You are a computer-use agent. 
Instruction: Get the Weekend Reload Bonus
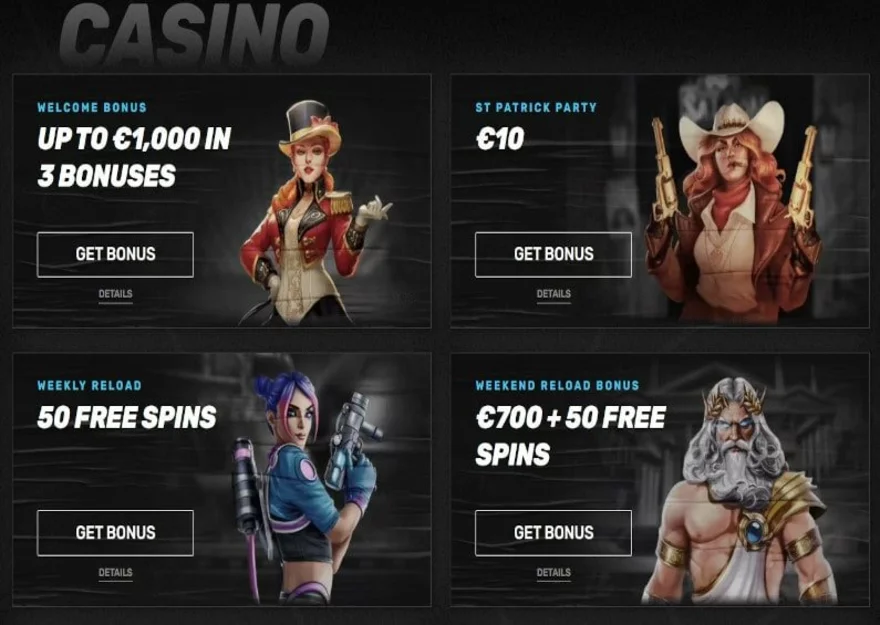click(x=553, y=532)
